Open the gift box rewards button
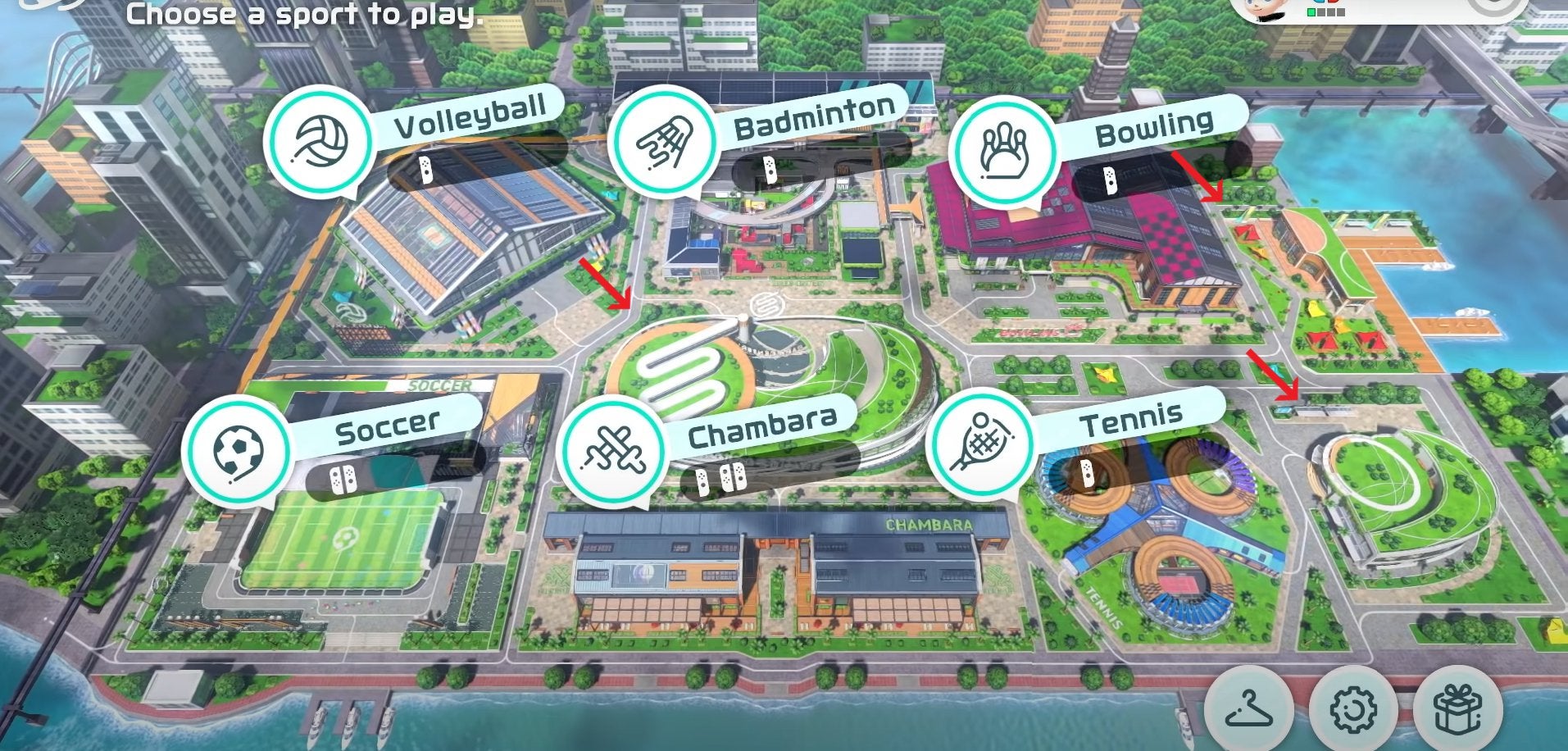 [1458, 708]
